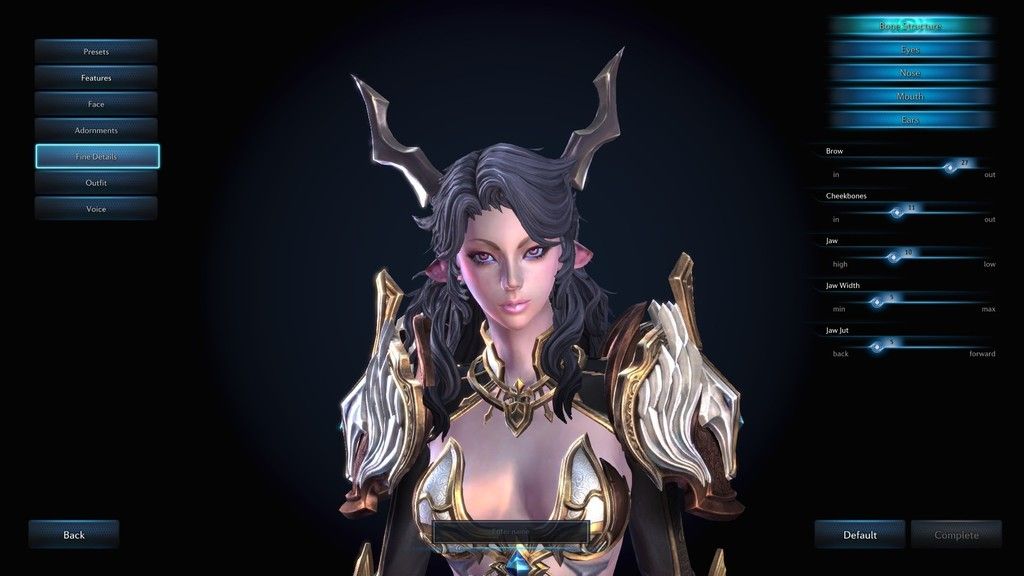Show the Mouth settings tab
This screenshot has width=1024, height=576.
910,96
